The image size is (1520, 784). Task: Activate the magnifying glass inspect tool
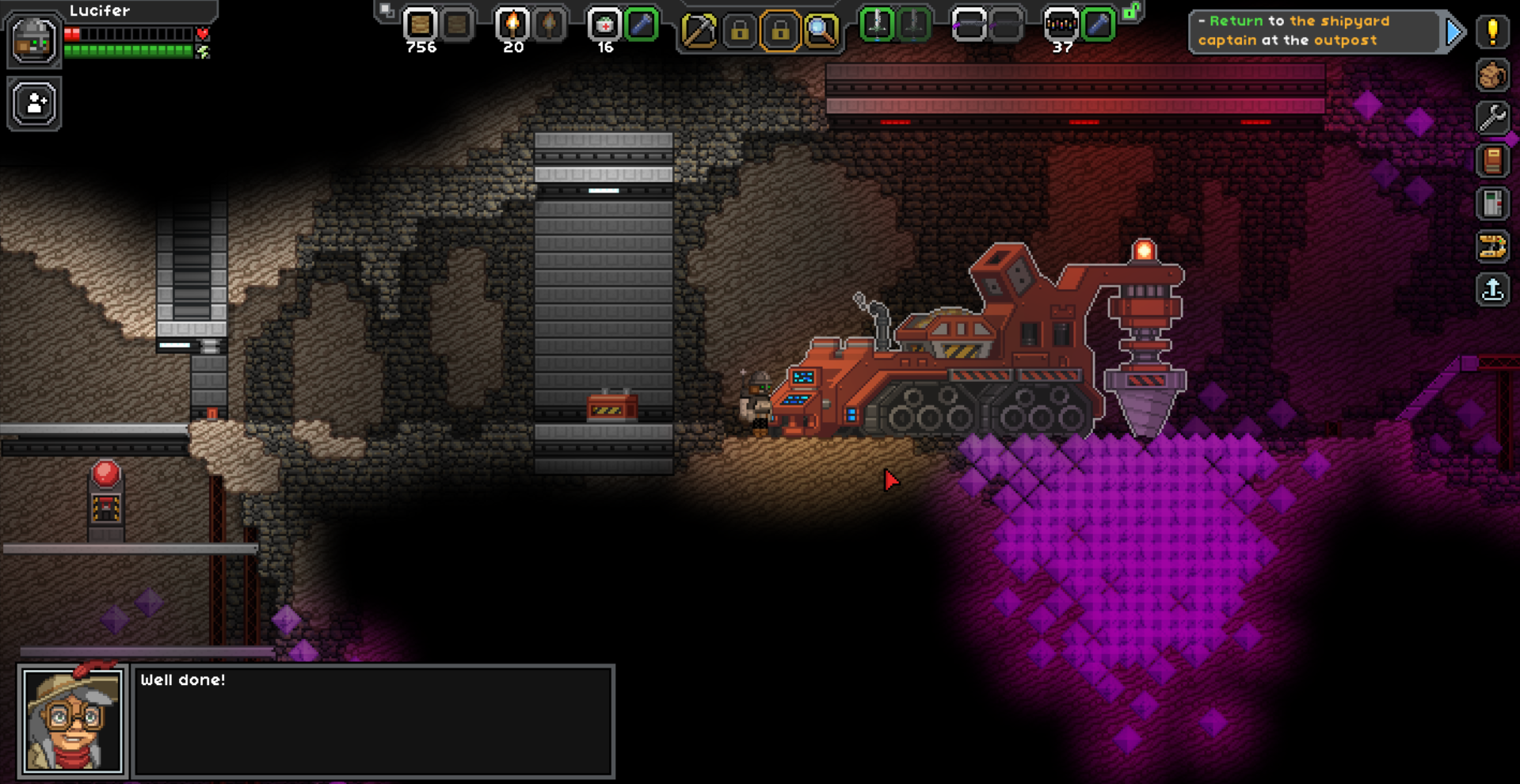(x=821, y=31)
